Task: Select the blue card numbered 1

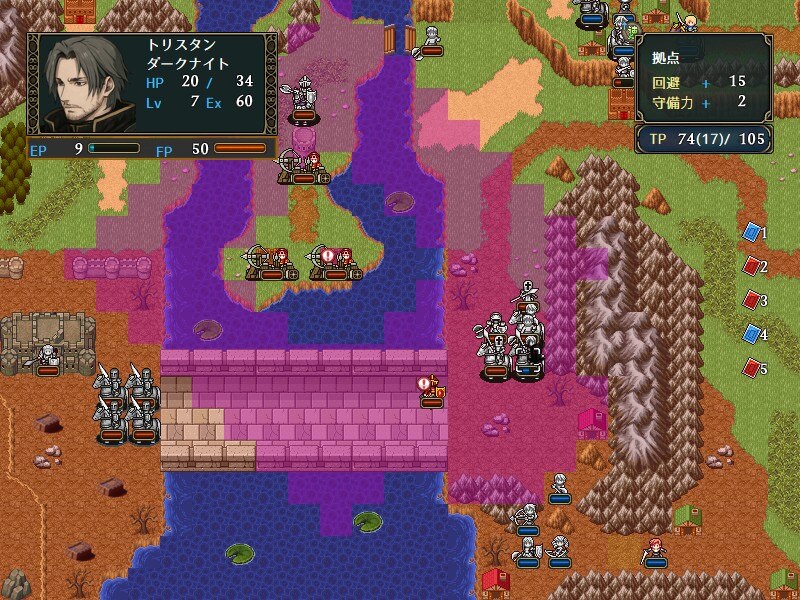Action: point(752,233)
